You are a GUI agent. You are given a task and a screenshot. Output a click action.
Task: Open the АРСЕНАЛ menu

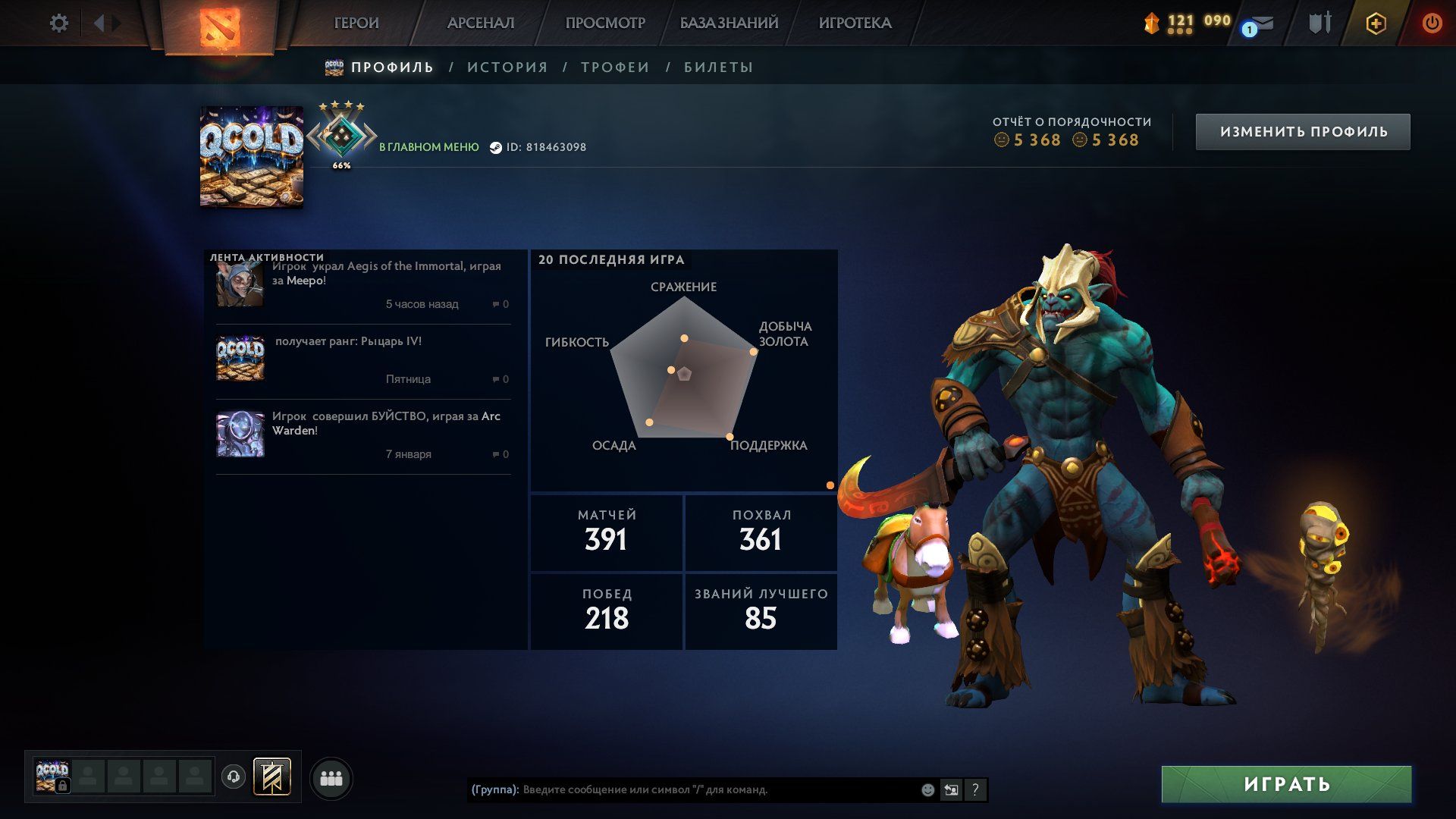point(481,24)
